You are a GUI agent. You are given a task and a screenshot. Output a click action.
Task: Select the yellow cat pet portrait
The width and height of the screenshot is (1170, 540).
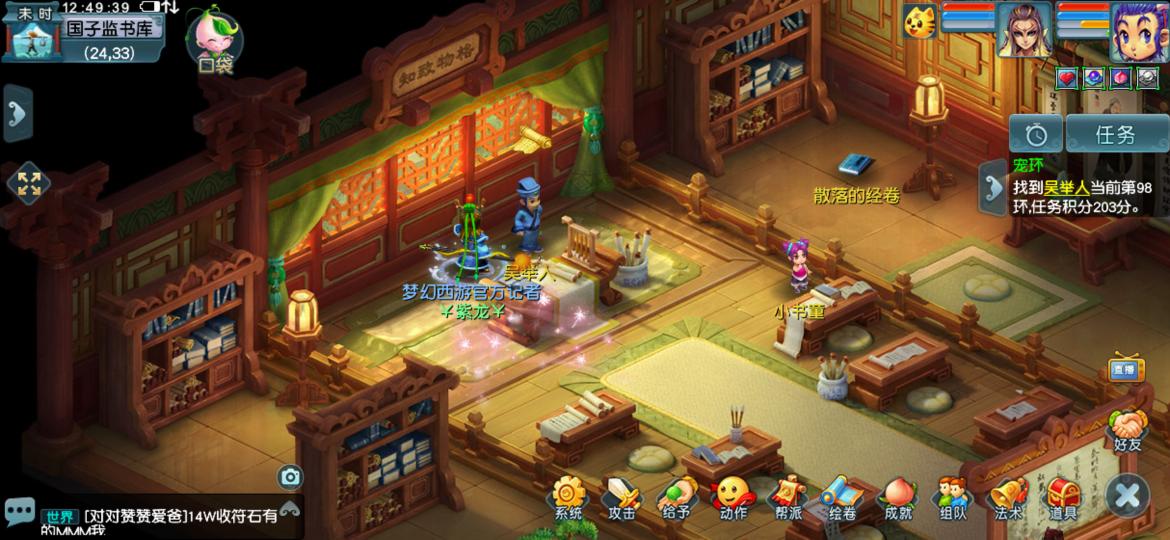coord(919,22)
